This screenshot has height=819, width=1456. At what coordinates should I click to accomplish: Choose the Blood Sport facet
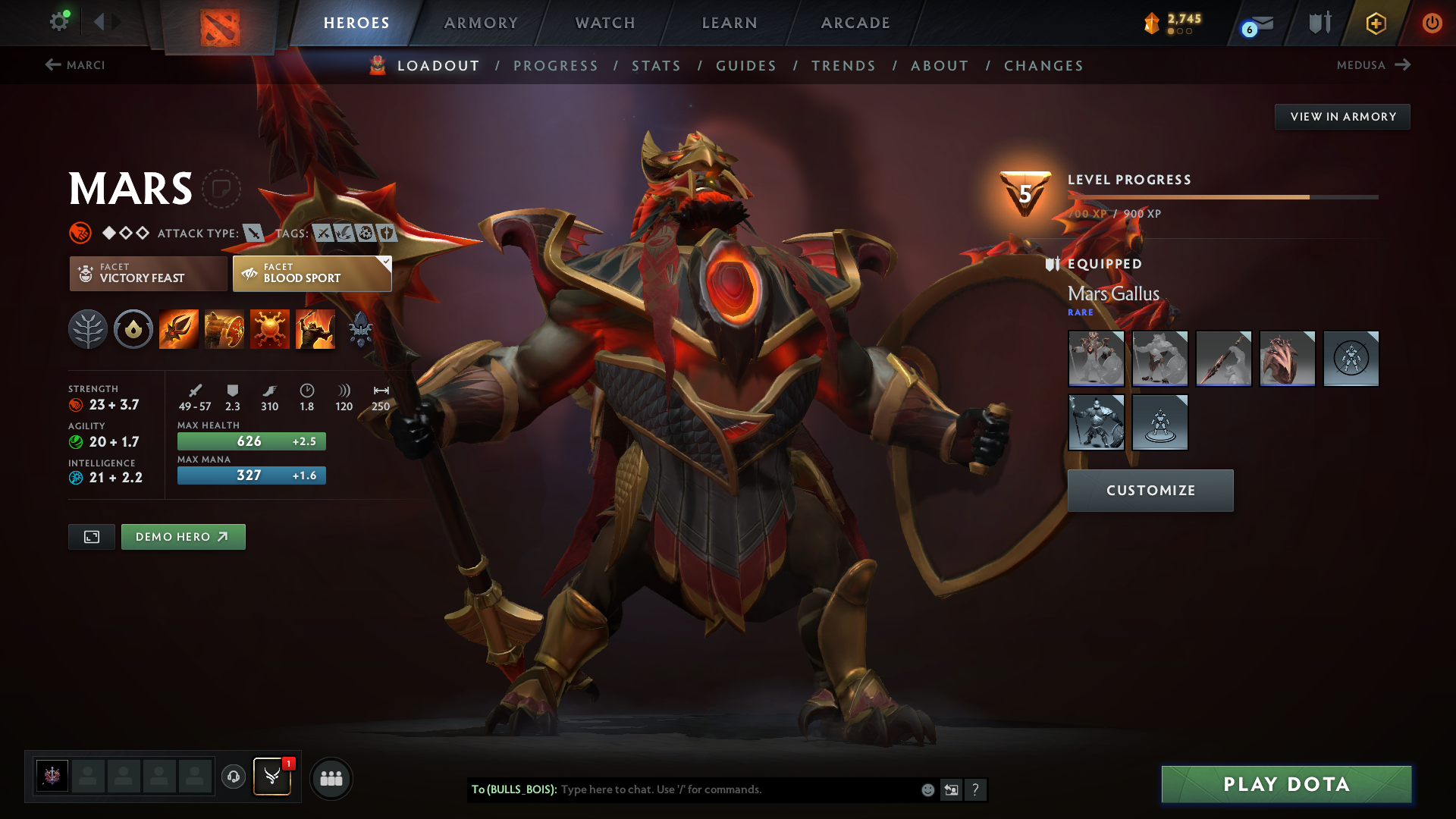click(312, 274)
